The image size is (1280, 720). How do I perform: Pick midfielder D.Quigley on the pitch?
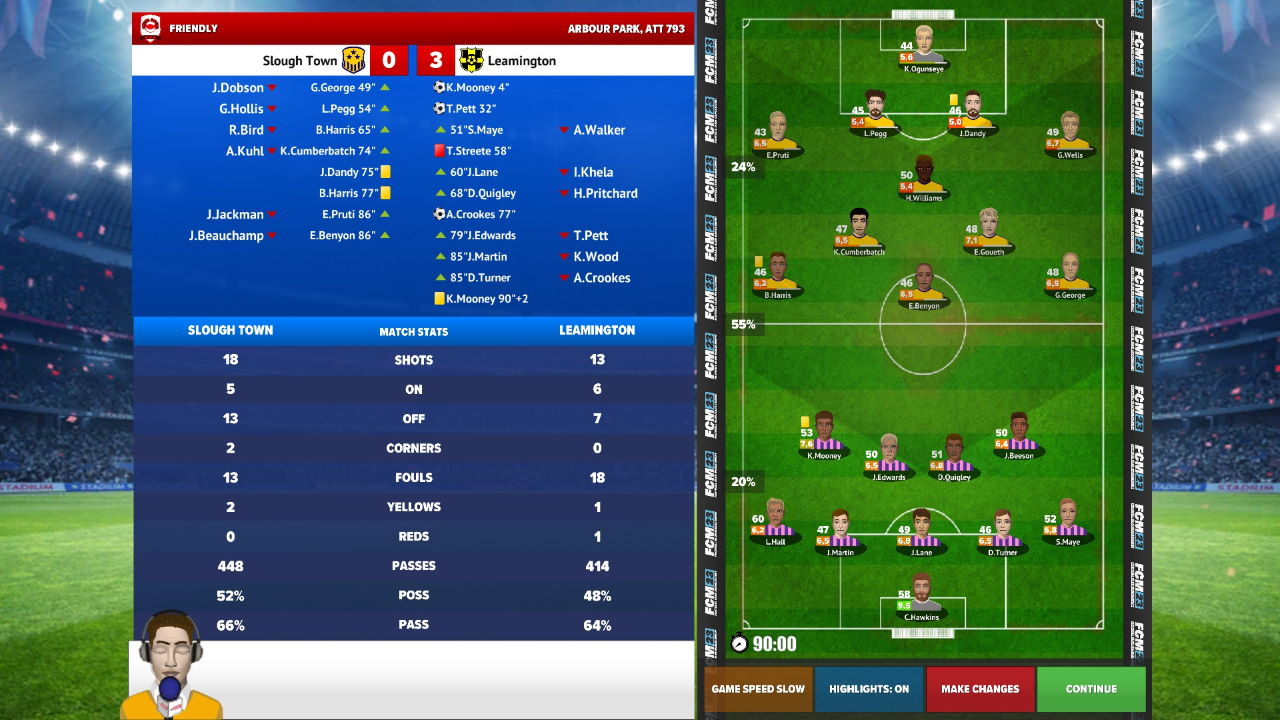click(x=954, y=455)
